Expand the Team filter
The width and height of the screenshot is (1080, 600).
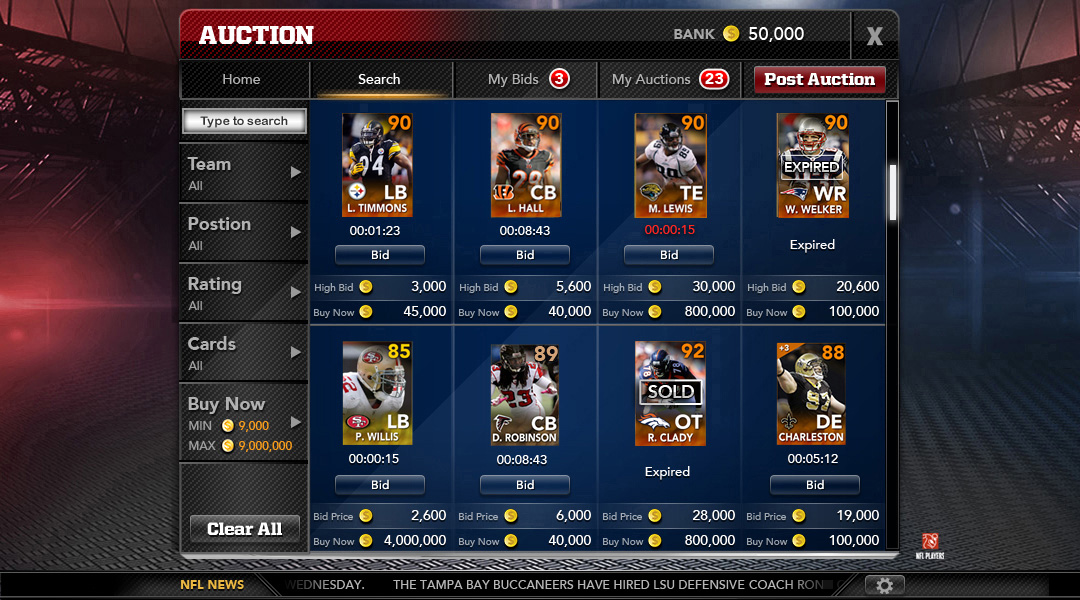[243, 172]
